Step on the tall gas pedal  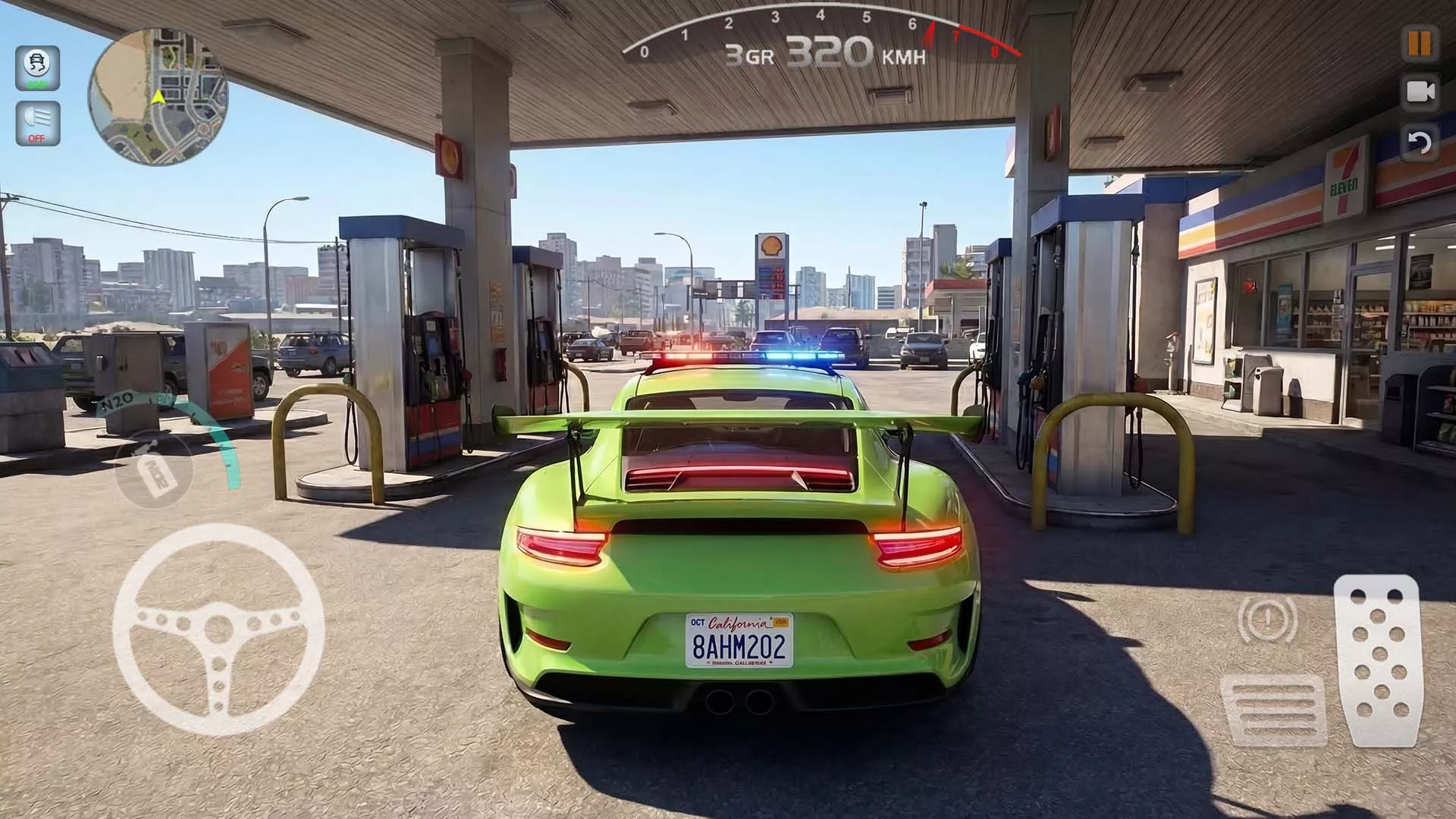click(x=1378, y=660)
